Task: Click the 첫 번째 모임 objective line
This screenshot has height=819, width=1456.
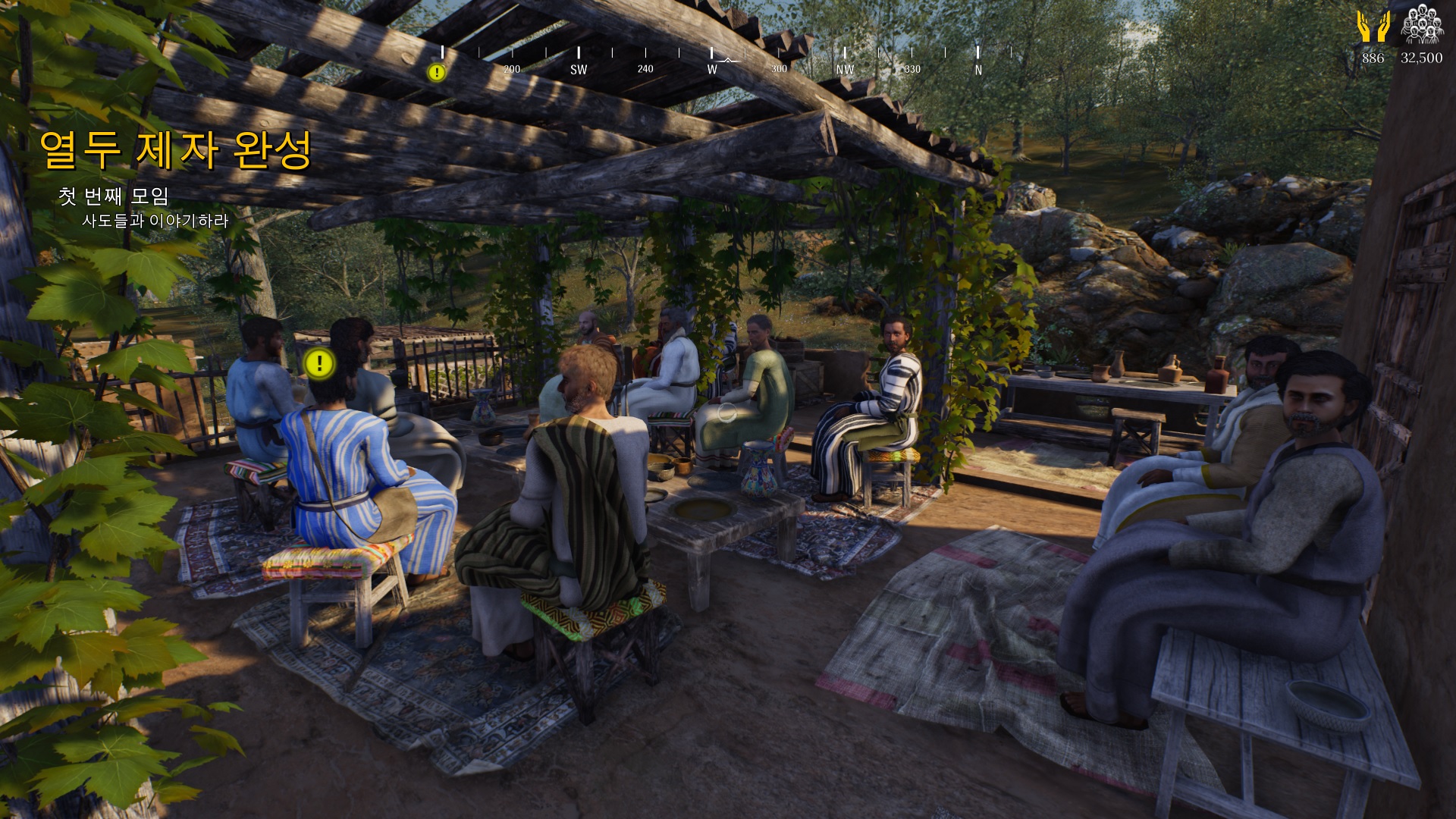Action: point(114,196)
